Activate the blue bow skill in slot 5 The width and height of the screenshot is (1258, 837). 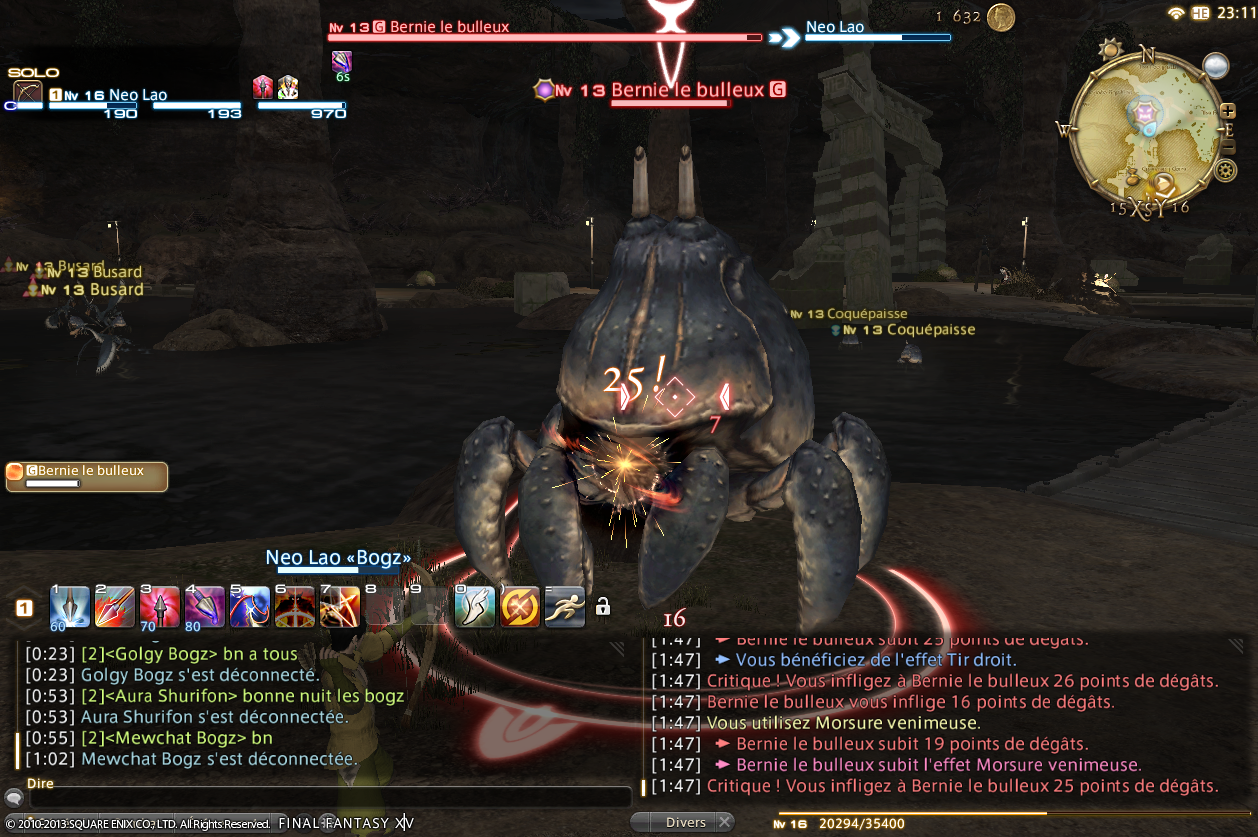(250, 606)
